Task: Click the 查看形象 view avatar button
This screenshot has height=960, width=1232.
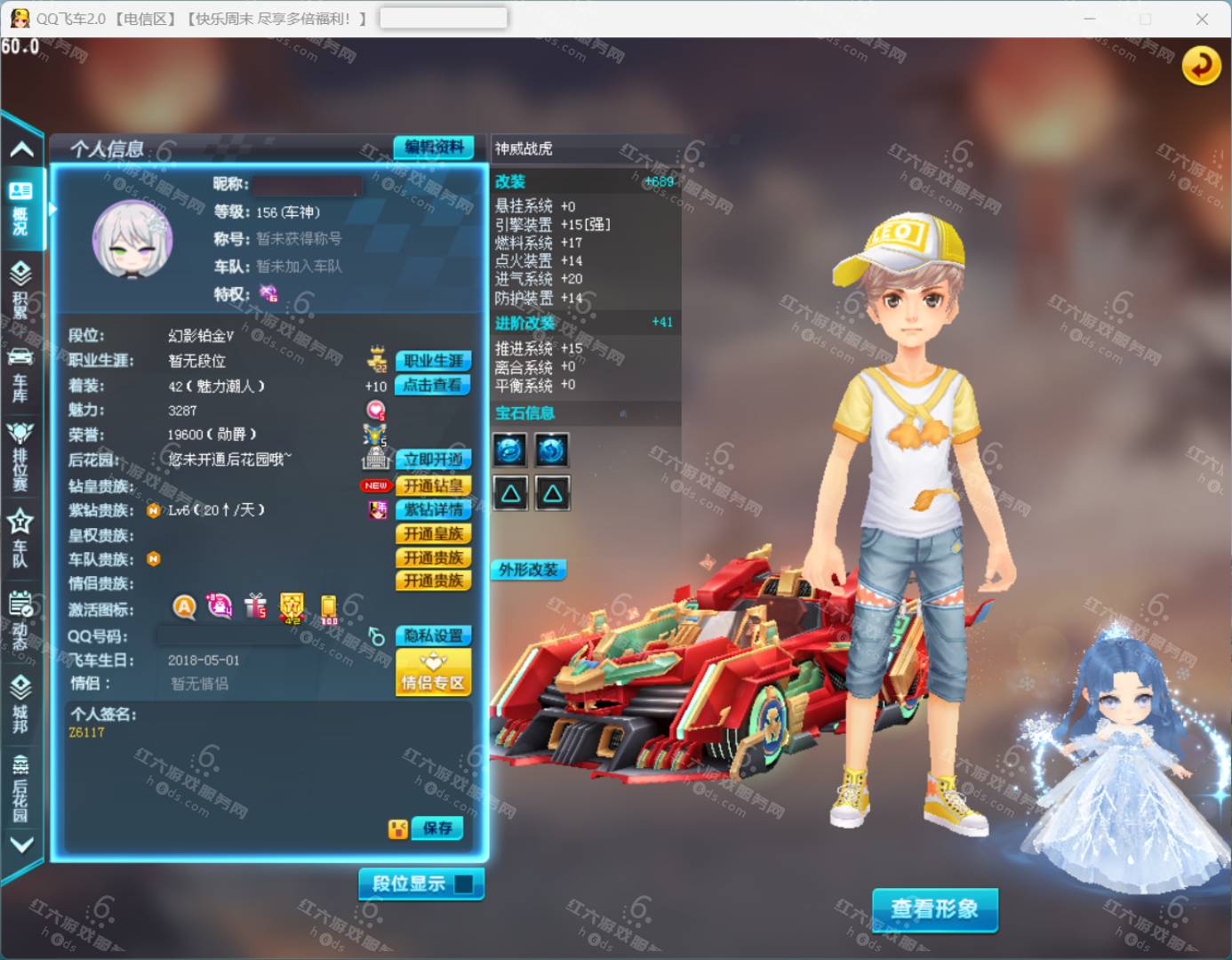Action: 934,909
